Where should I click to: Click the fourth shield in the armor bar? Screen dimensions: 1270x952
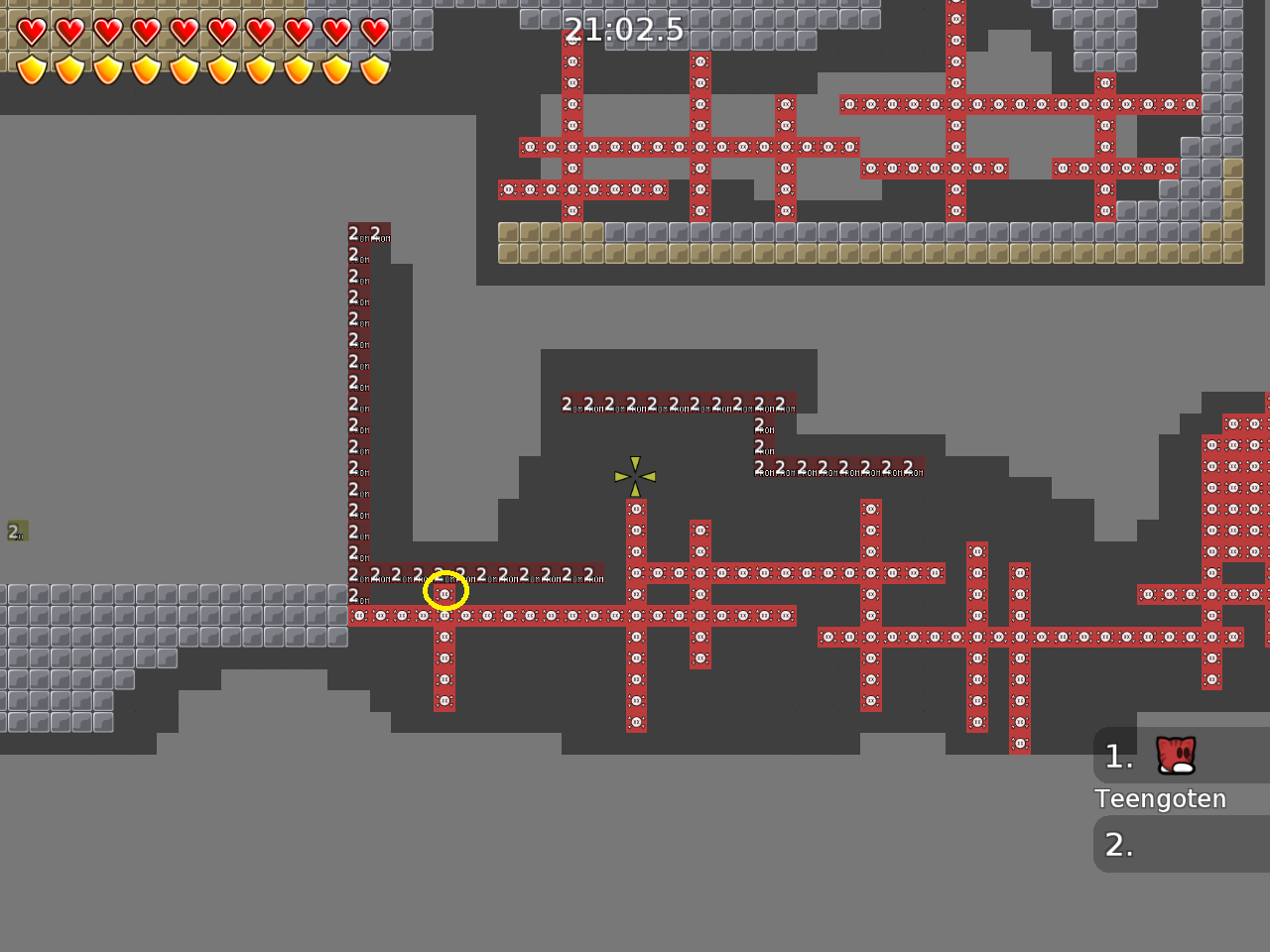click(144, 69)
